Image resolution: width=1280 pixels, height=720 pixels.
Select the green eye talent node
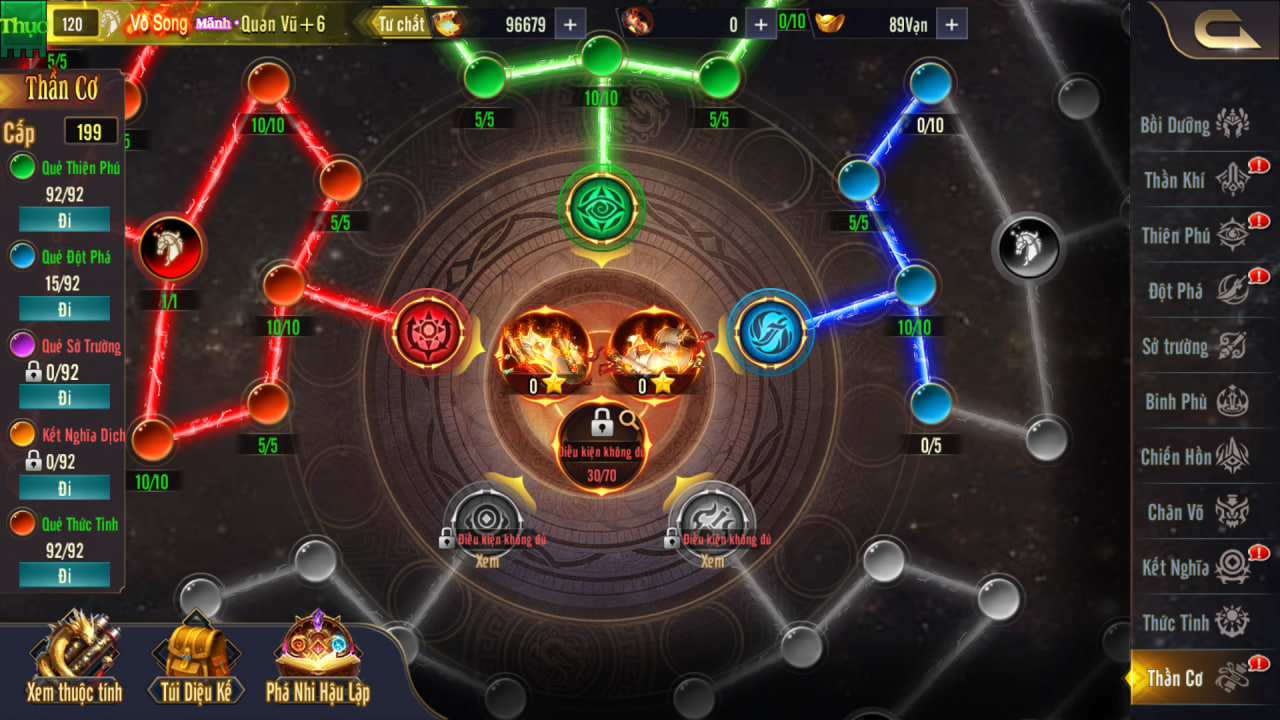click(x=602, y=208)
